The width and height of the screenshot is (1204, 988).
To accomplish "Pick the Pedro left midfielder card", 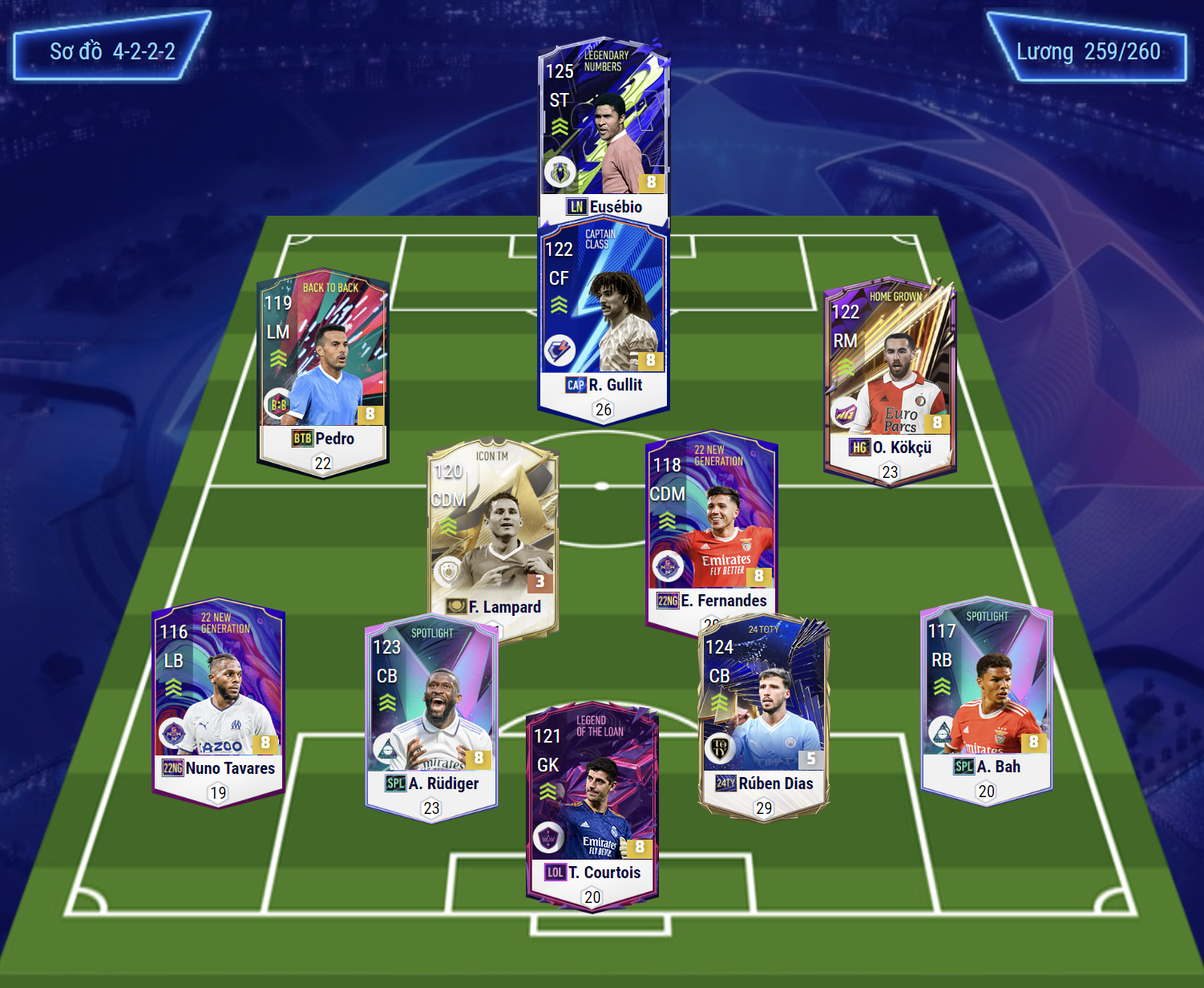I will tap(323, 370).
